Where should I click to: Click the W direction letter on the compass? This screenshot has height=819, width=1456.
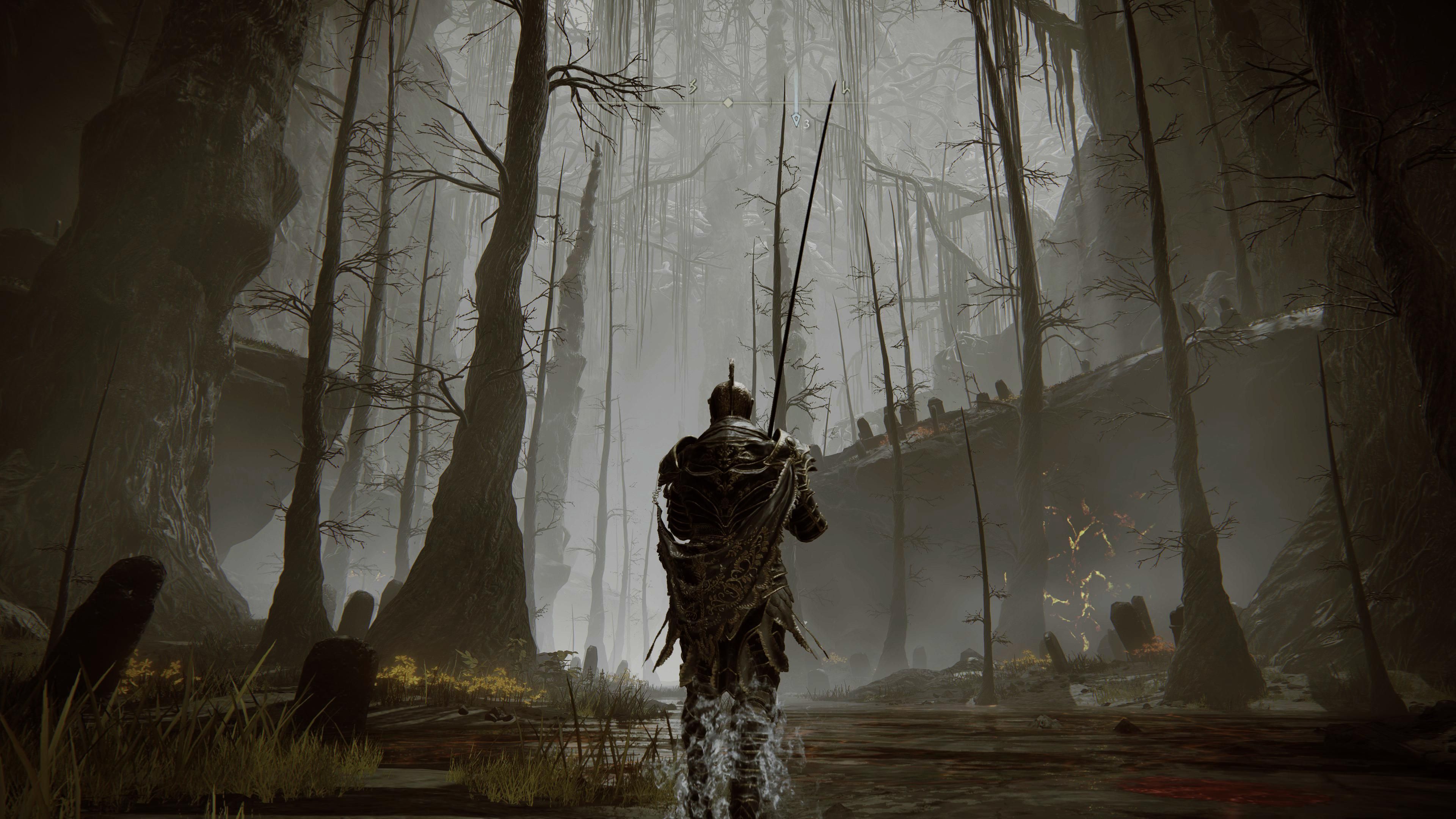point(846,88)
